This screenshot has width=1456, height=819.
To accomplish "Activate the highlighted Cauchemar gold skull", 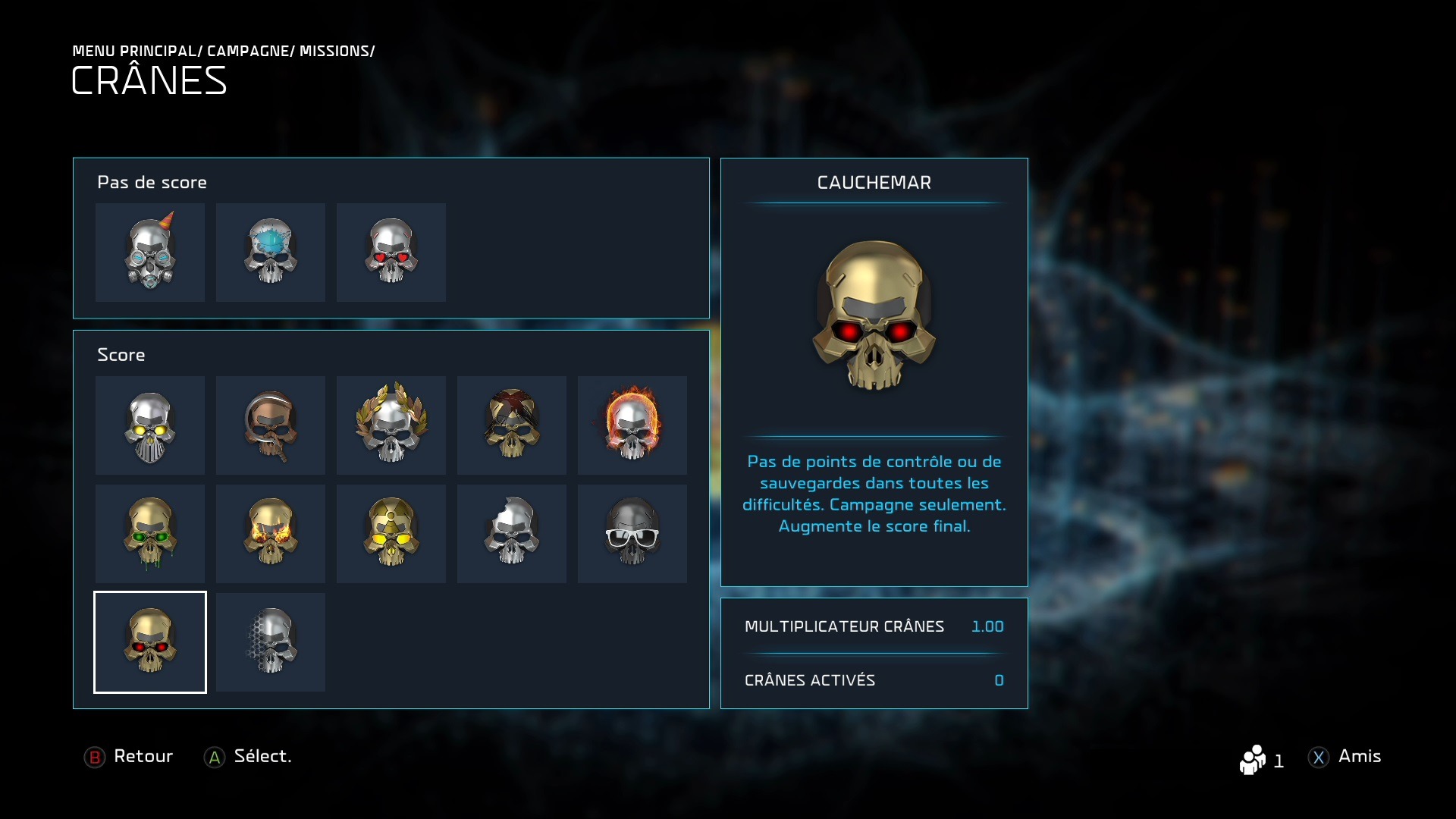I will [150, 642].
